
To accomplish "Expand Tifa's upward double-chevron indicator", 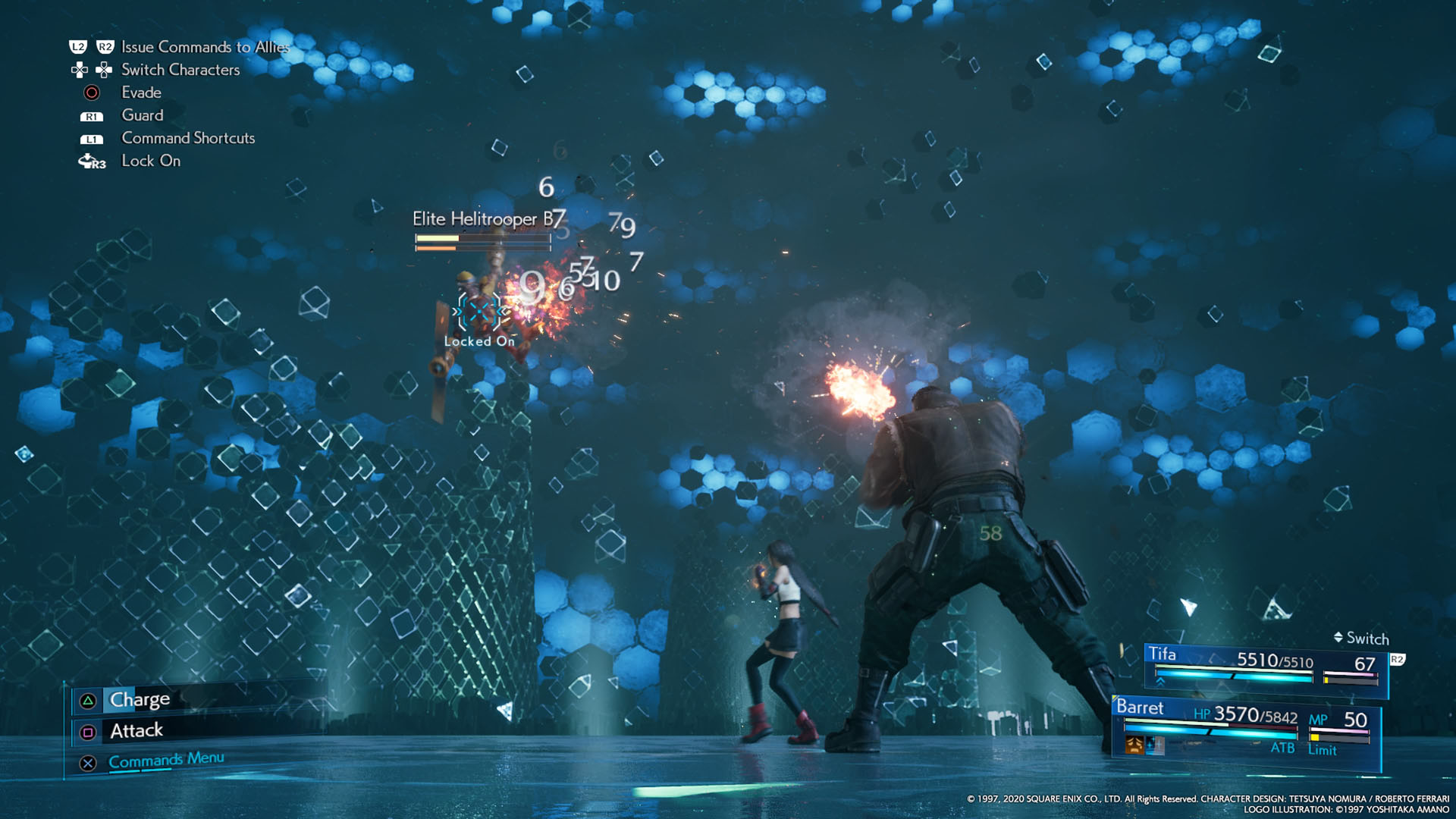I will (x=1159, y=681).
